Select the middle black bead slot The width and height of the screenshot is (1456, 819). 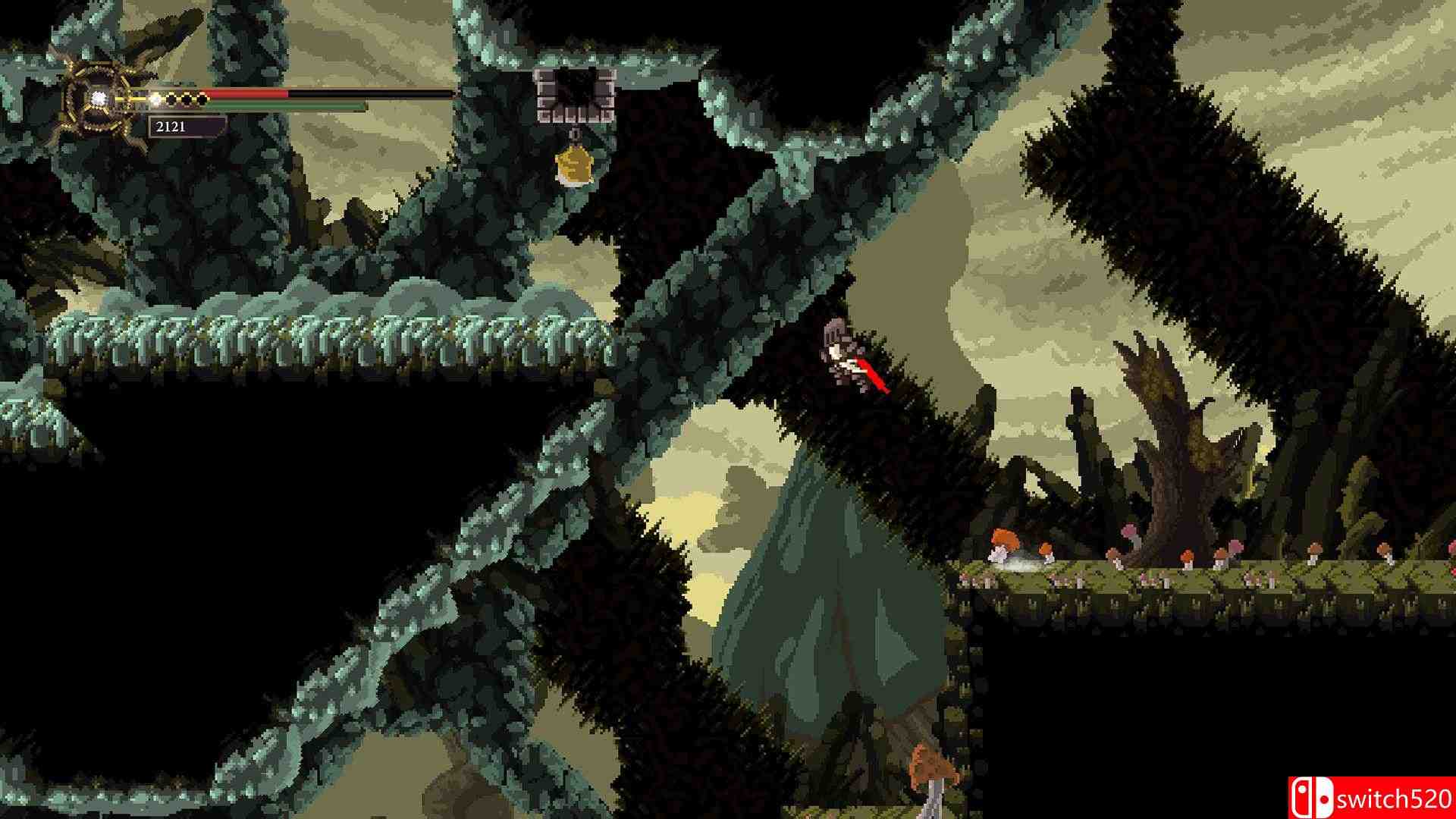(x=187, y=99)
